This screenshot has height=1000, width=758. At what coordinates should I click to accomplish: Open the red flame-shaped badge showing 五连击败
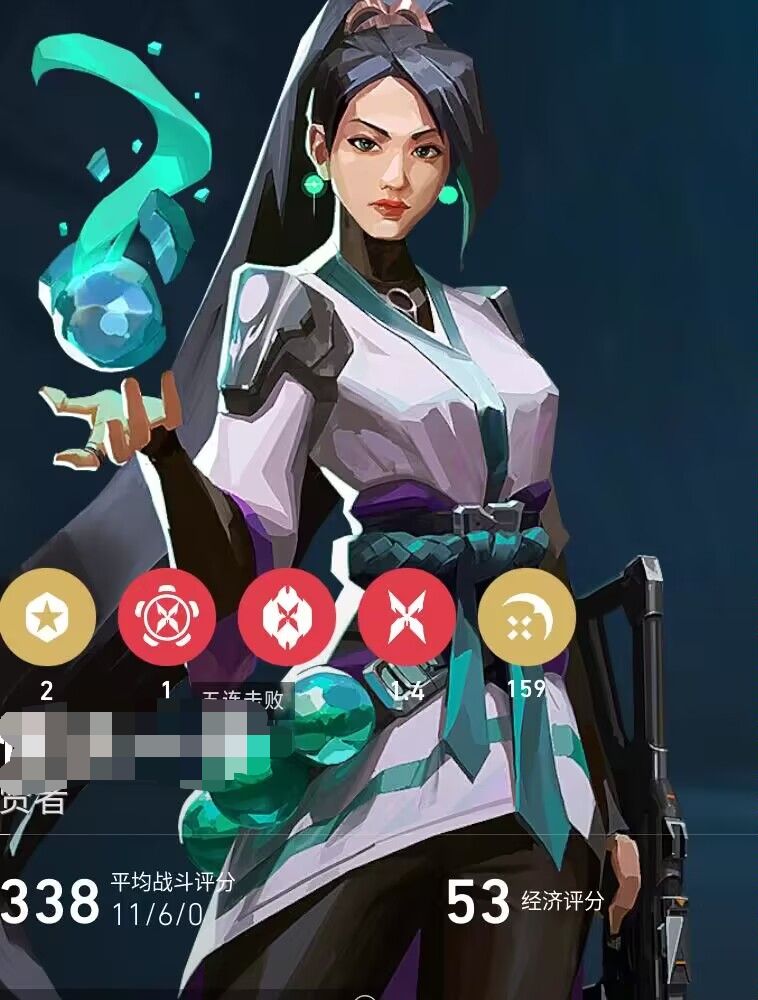(x=287, y=617)
